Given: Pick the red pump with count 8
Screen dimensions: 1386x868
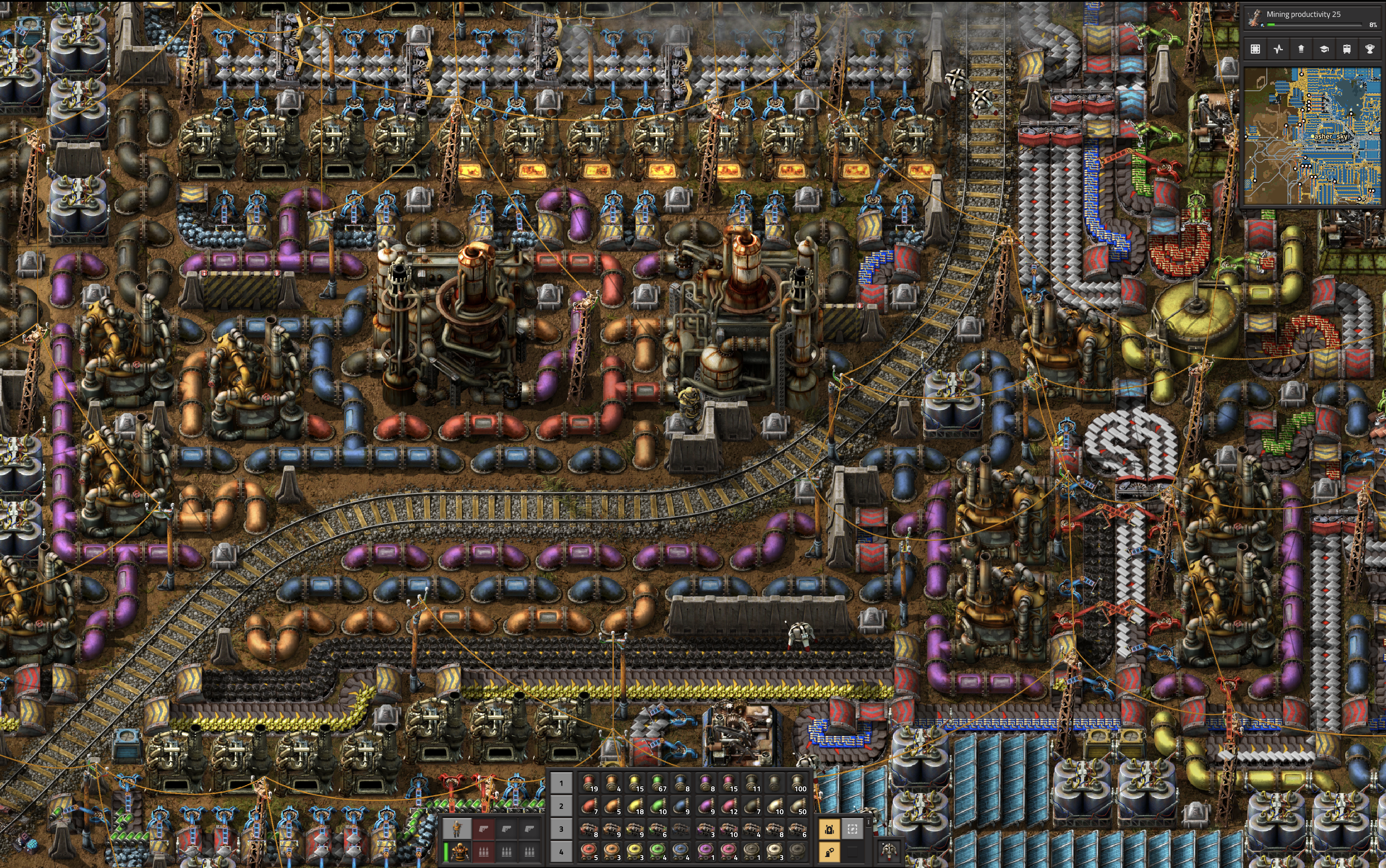Looking at the screenshot, I should click(588, 829).
